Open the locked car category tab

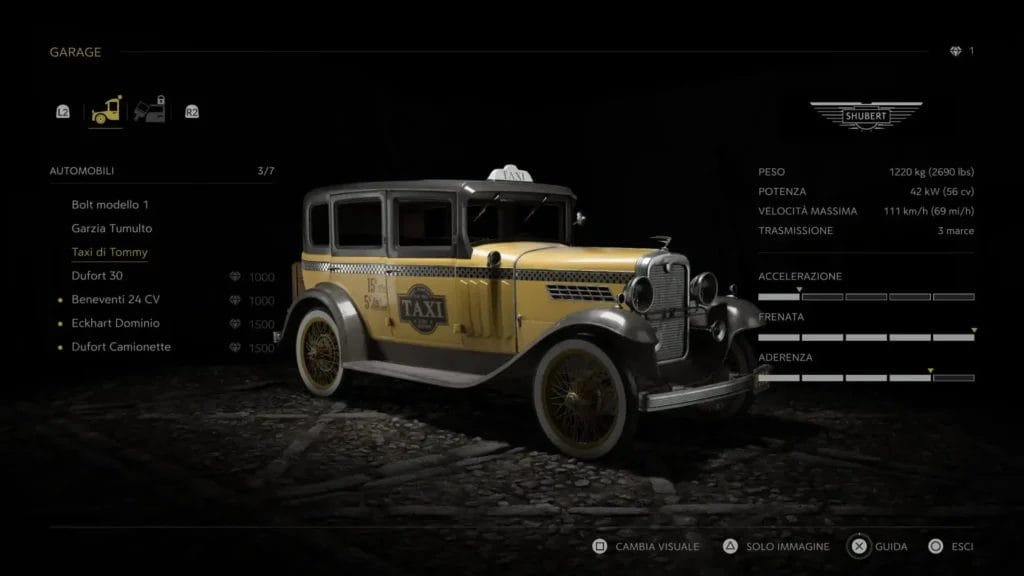149,110
